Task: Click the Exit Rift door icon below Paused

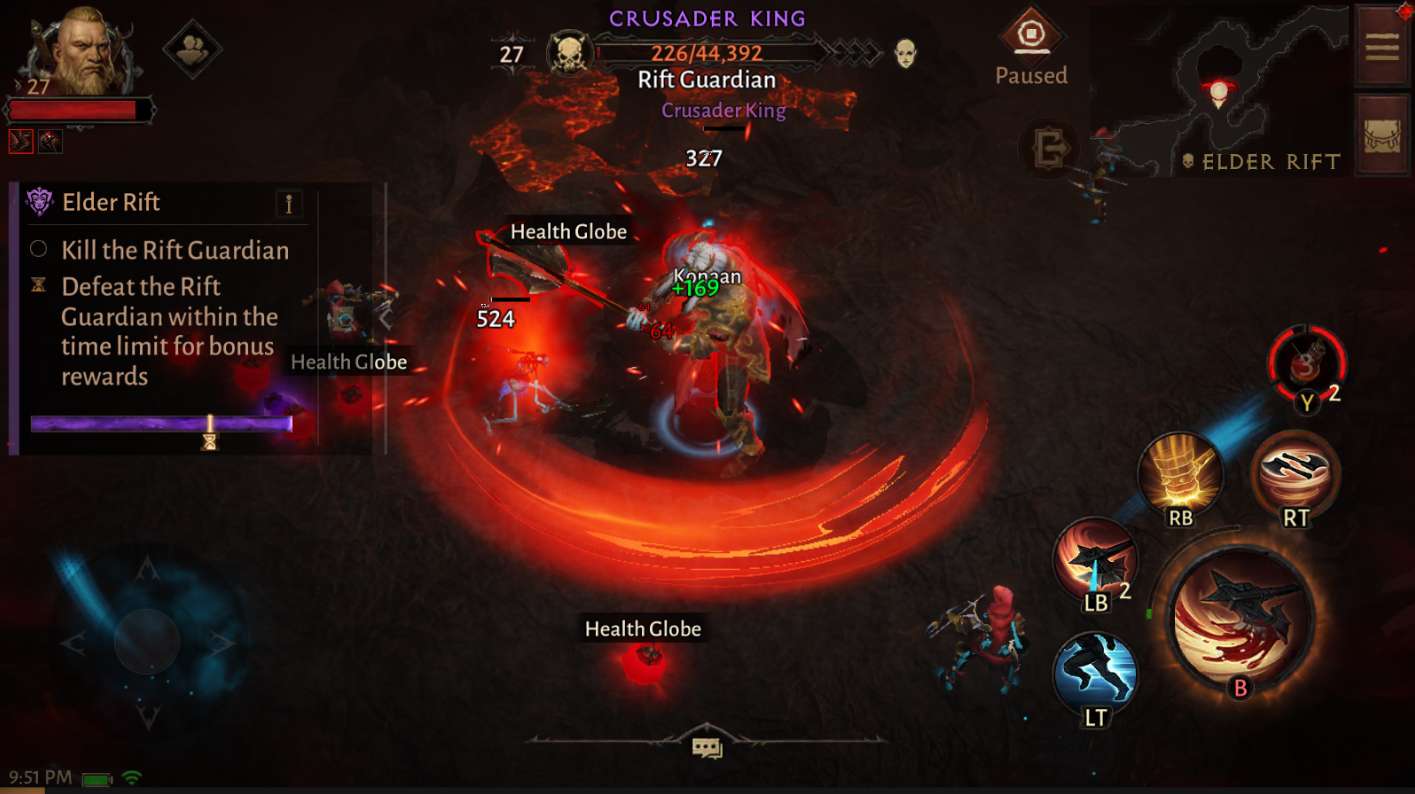Action: tap(1050, 149)
